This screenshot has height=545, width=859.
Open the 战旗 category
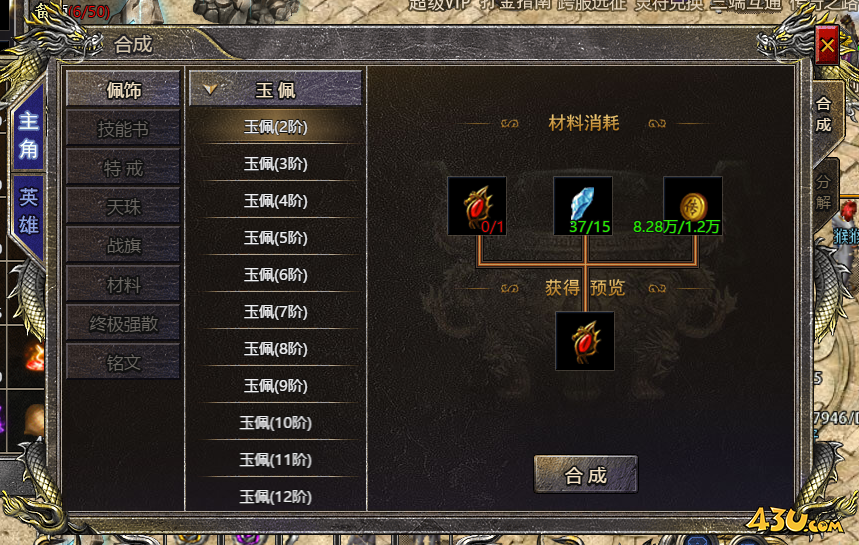123,246
